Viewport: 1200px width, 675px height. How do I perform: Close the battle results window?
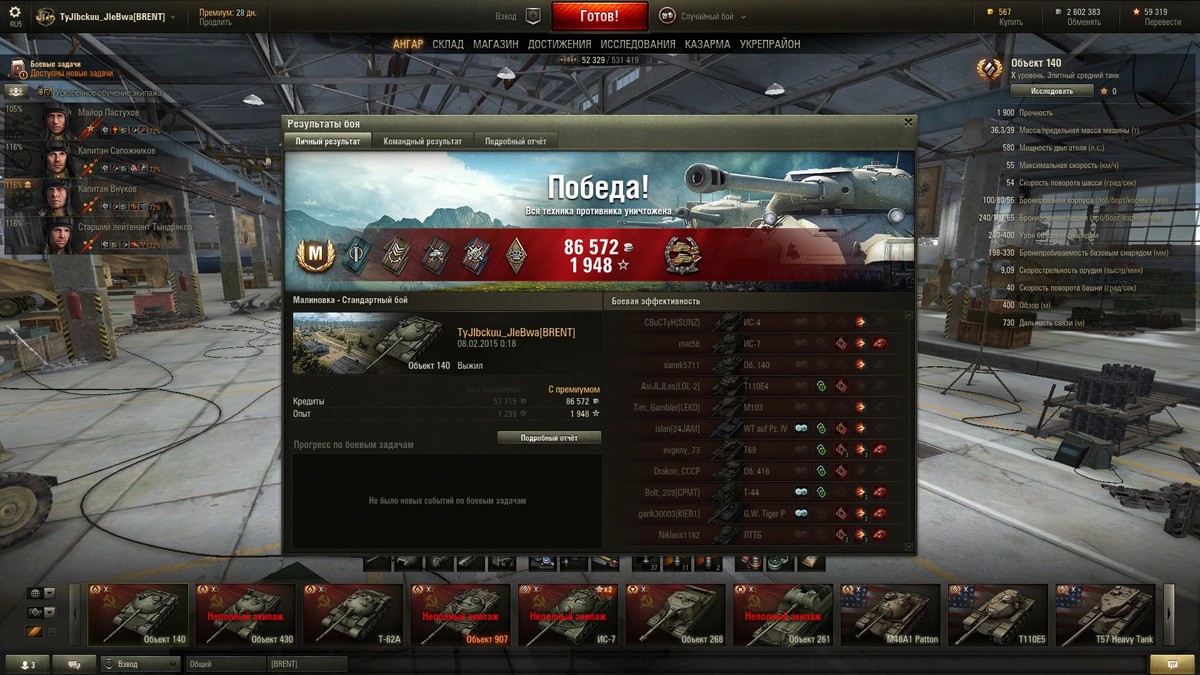pyautogui.click(x=908, y=122)
